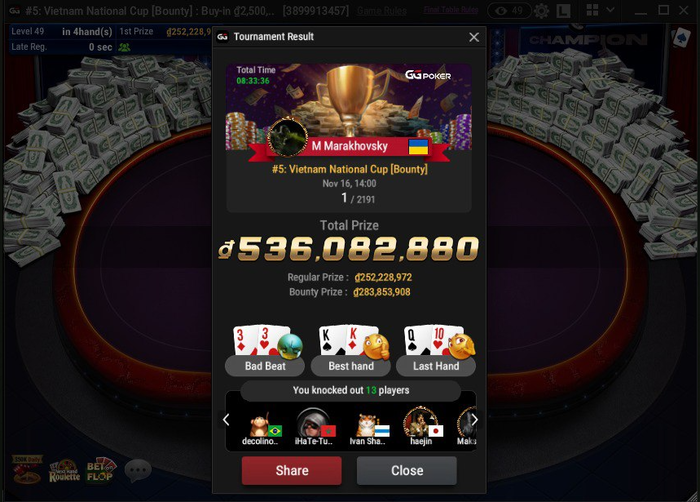View the Bad Beat hand
Screen dimensions: 700x502
click(x=264, y=366)
